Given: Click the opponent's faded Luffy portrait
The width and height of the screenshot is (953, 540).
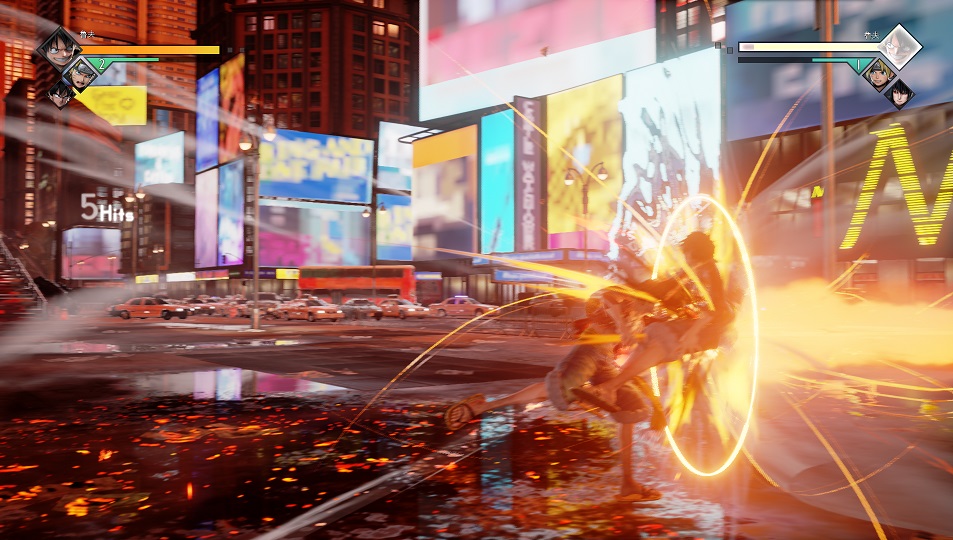Looking at the screenshot, I should point(898,46).
